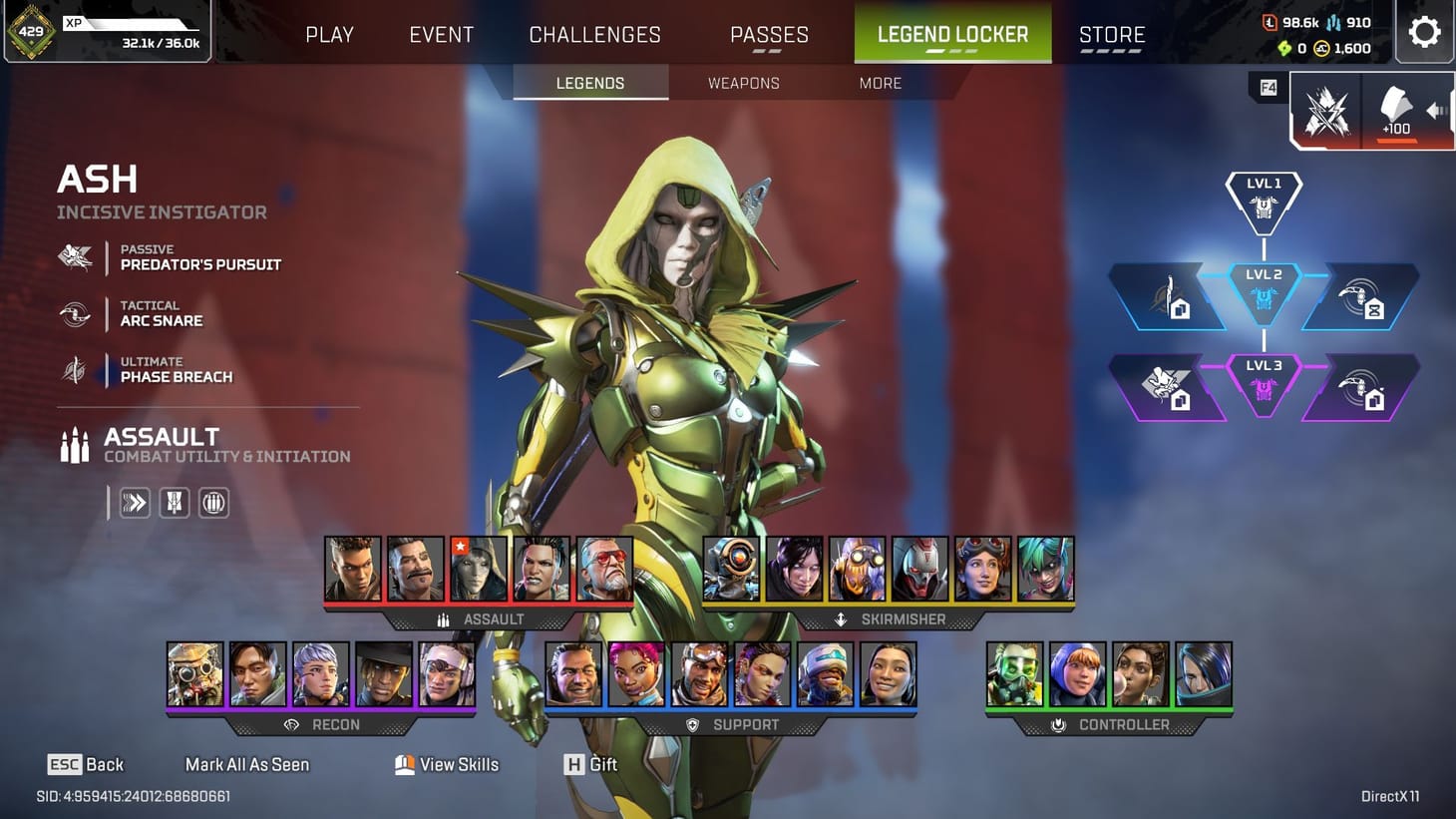Viewport: 1456px width, 819px height.
Task: Select Pathfinder's portrait in the Skirmisher row
Action: 731,569
